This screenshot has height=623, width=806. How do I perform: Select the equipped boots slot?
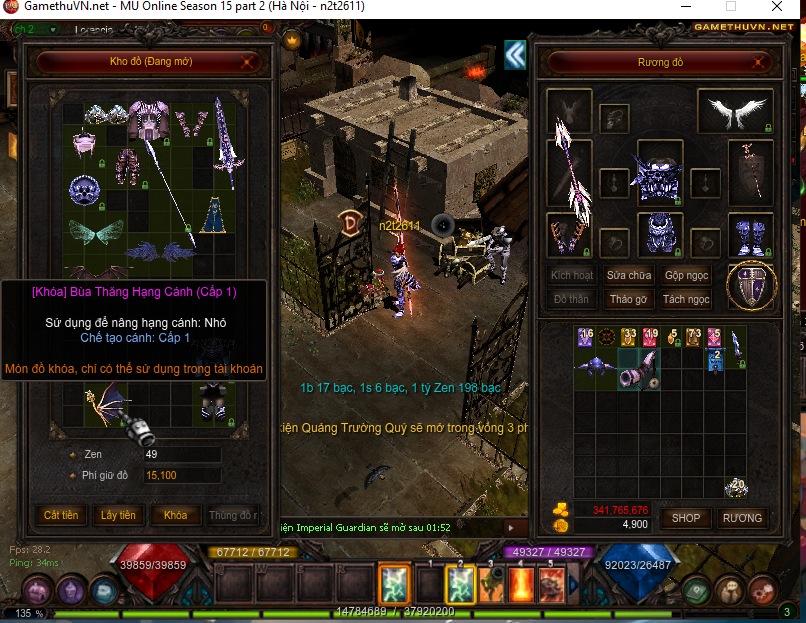(x=749, y=235)
